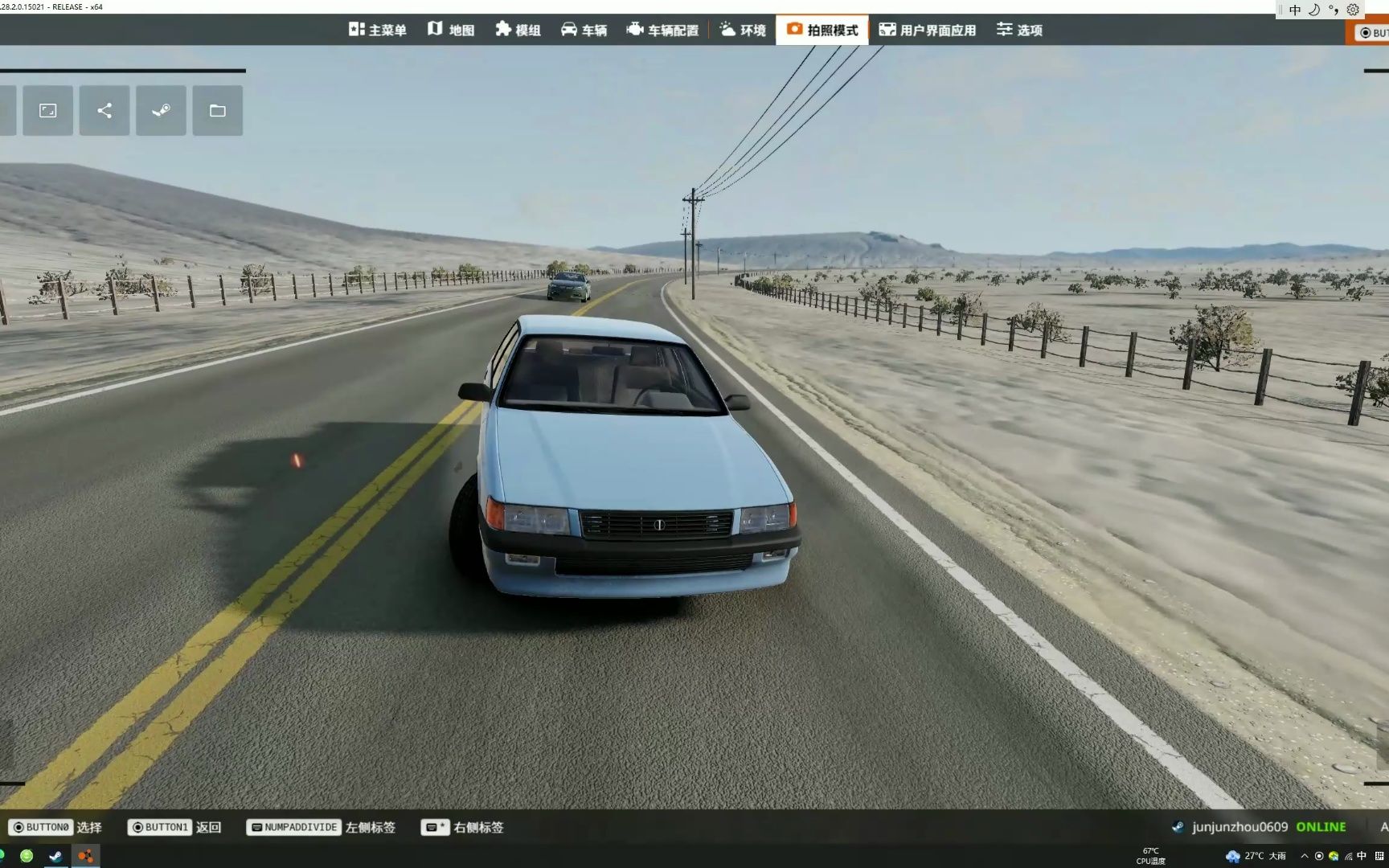This screenshot has width=1389, height=868.
Task: Select the 拍照模式 camera icon
Action: point(794,29)
